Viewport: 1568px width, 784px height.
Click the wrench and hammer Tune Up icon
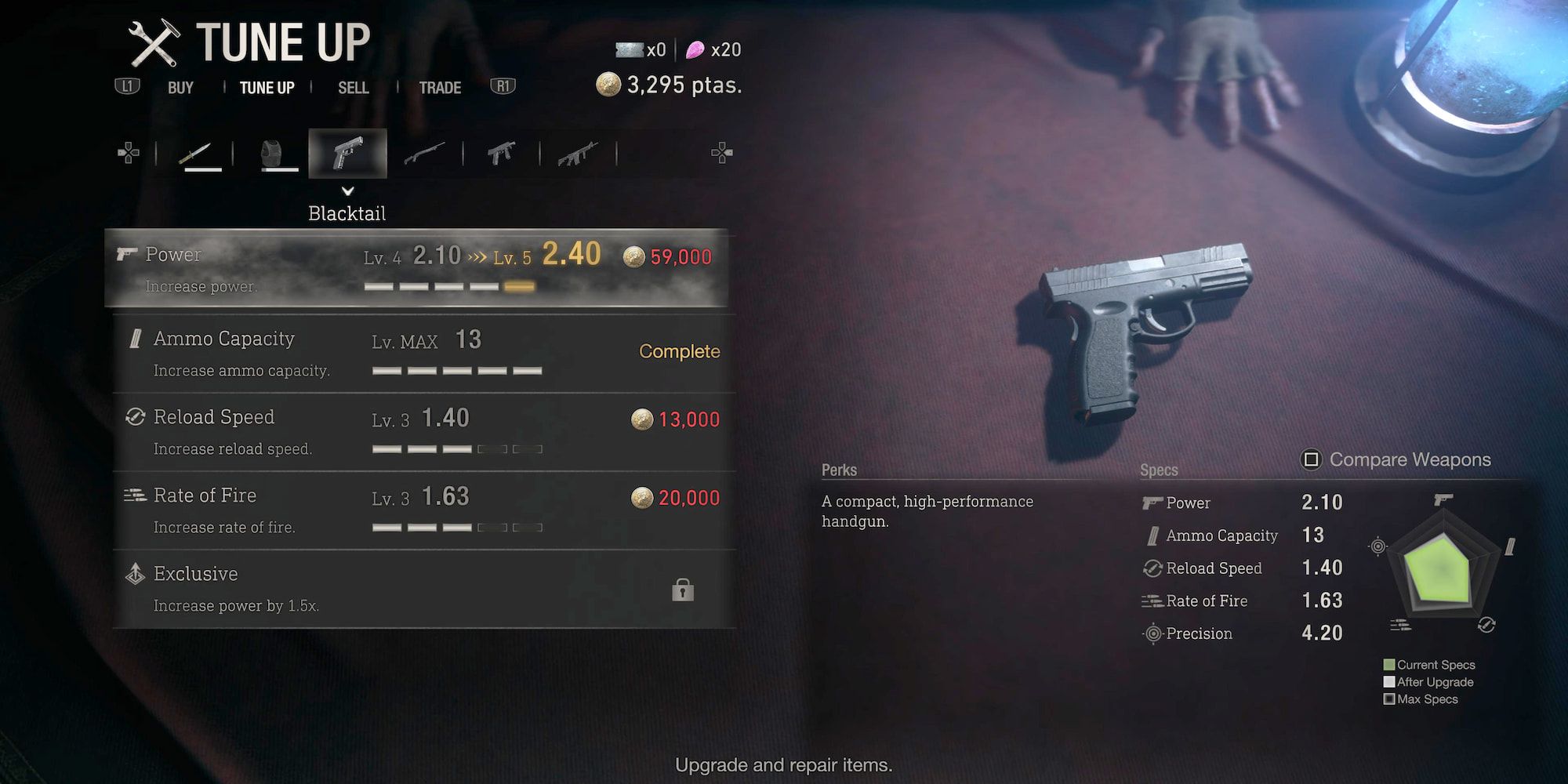(x=154, y=41)
